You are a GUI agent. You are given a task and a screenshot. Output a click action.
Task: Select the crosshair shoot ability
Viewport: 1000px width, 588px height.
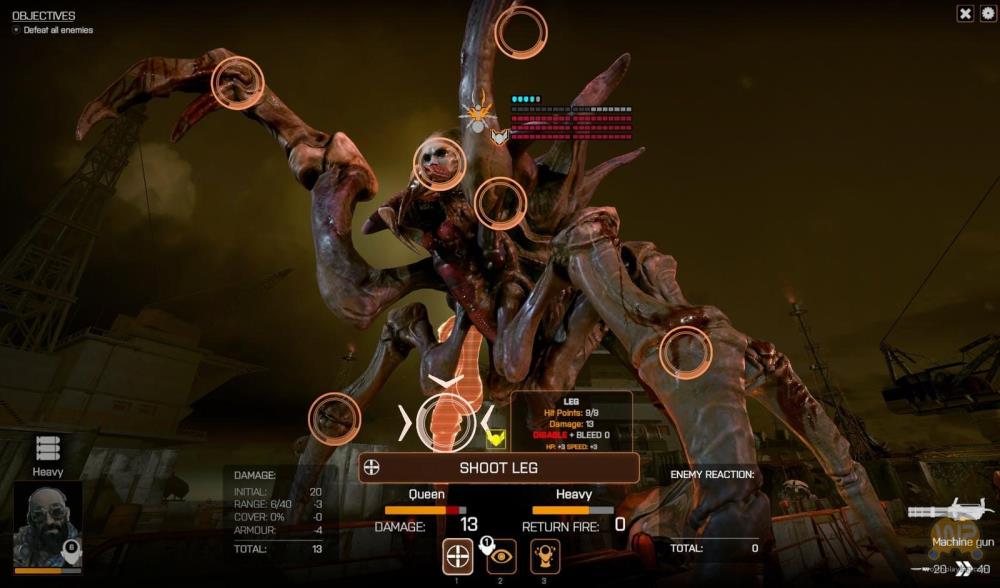point(458,555)
